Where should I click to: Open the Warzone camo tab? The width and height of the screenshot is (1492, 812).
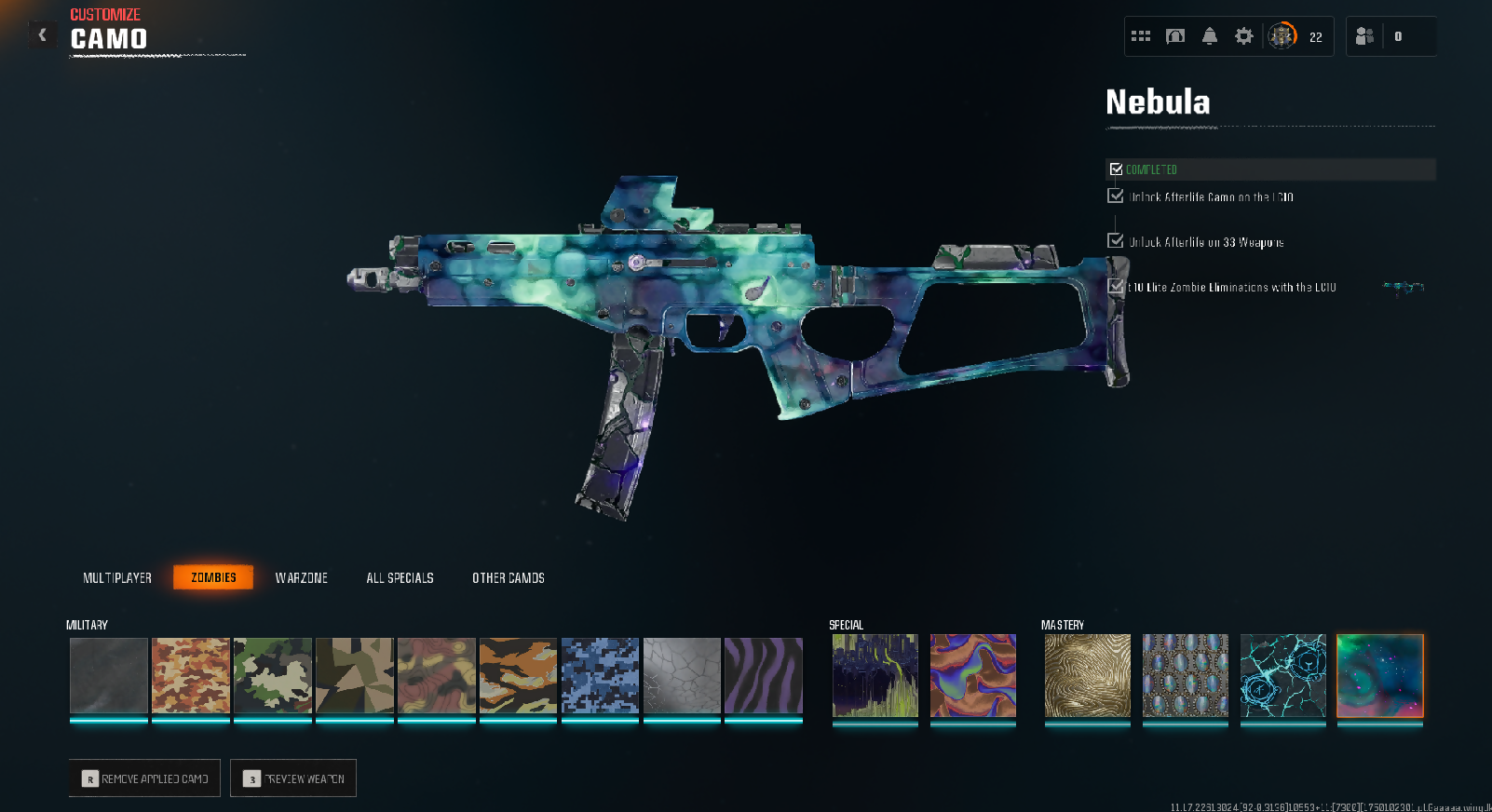[x=302, y=578]
